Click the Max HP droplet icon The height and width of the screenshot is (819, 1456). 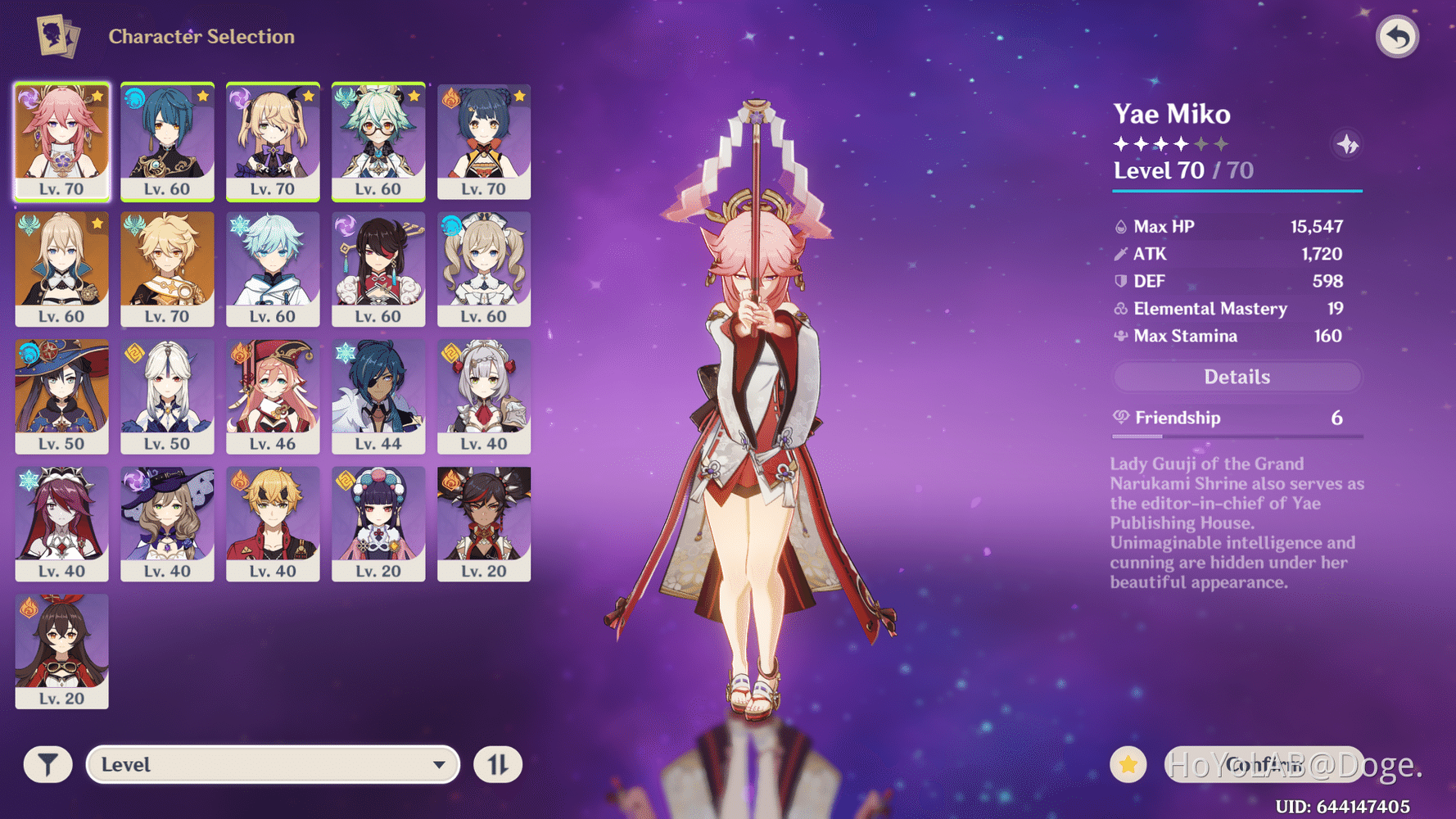coord(1121,226)
